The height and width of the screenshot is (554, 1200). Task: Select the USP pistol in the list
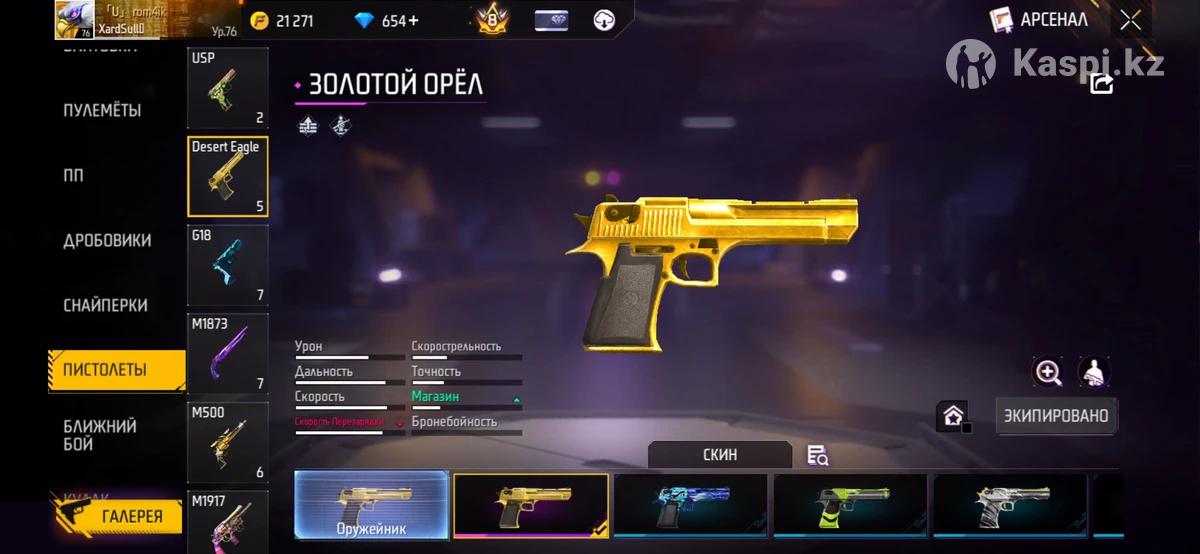tap(227, 88)
